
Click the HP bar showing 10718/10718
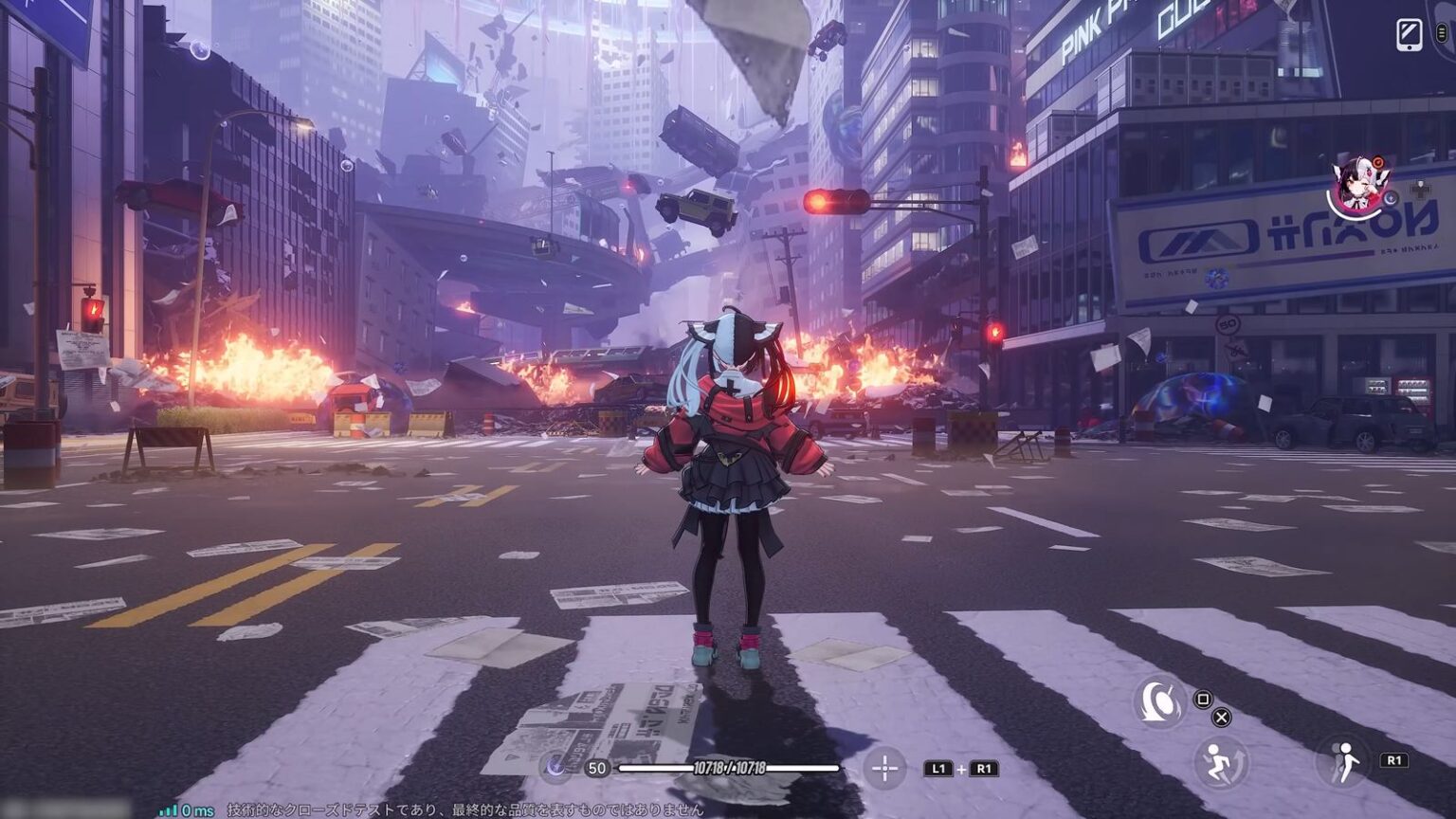click(x=728, y=766)
